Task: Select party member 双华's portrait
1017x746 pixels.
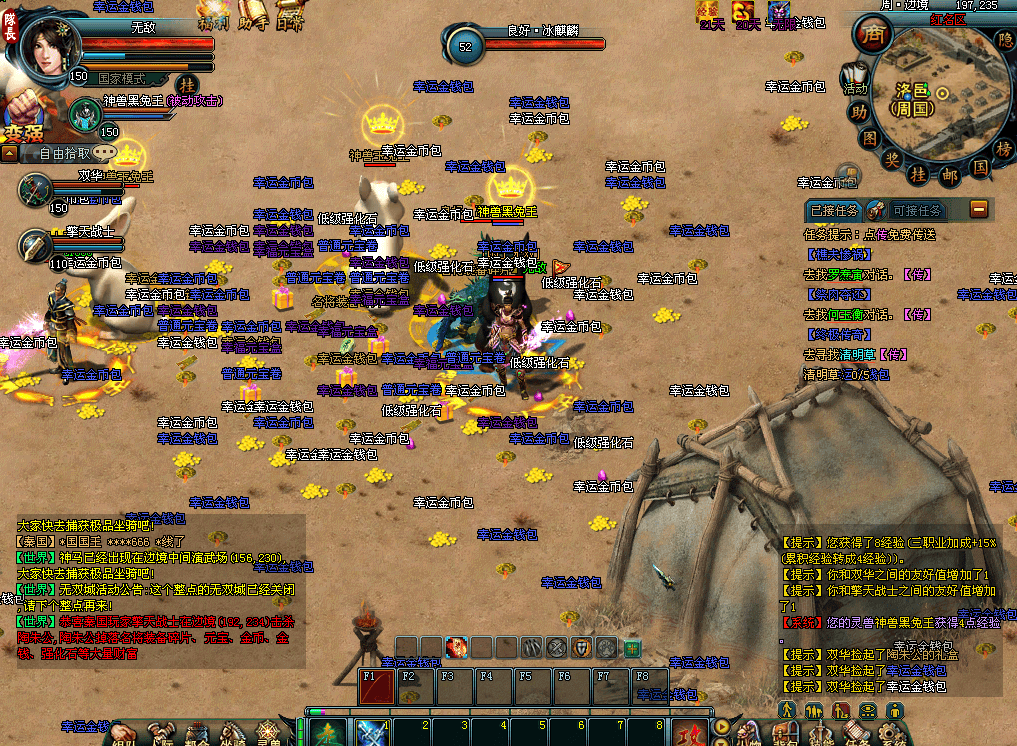Action: [36, 187]
